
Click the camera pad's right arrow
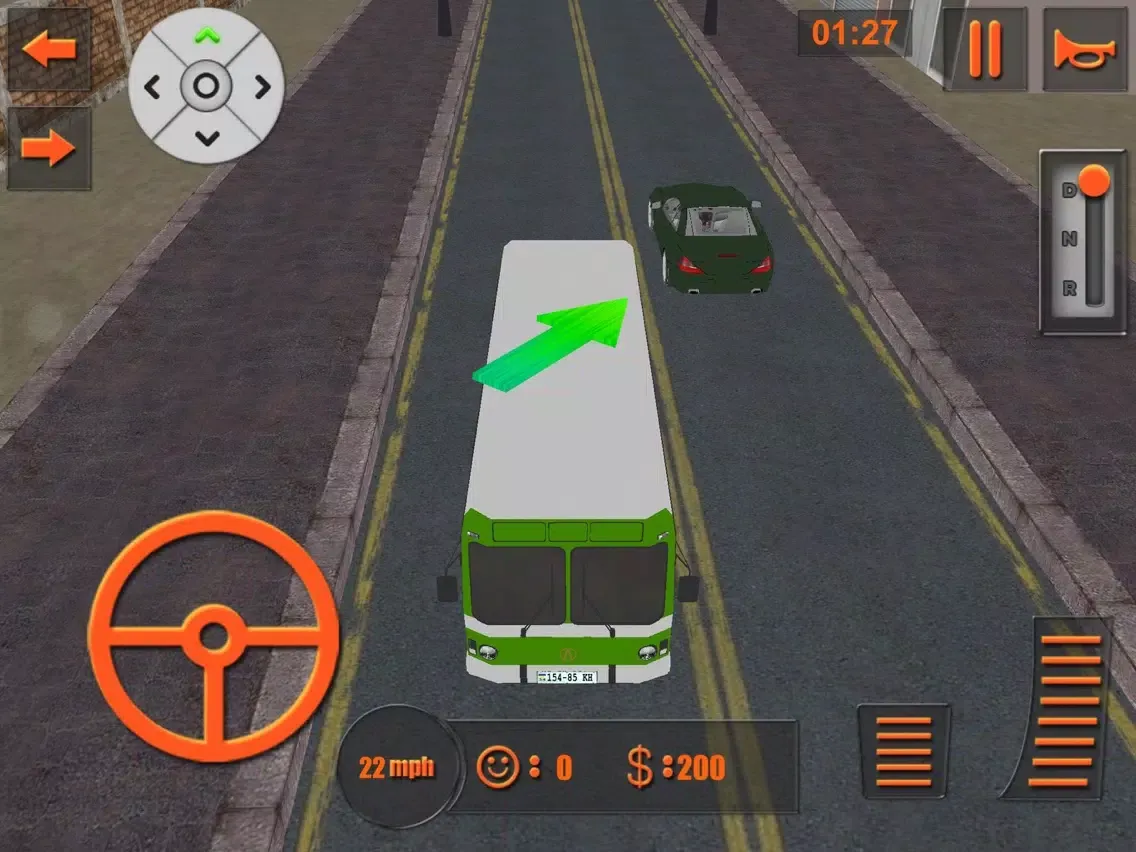click(x=261, y=87)
